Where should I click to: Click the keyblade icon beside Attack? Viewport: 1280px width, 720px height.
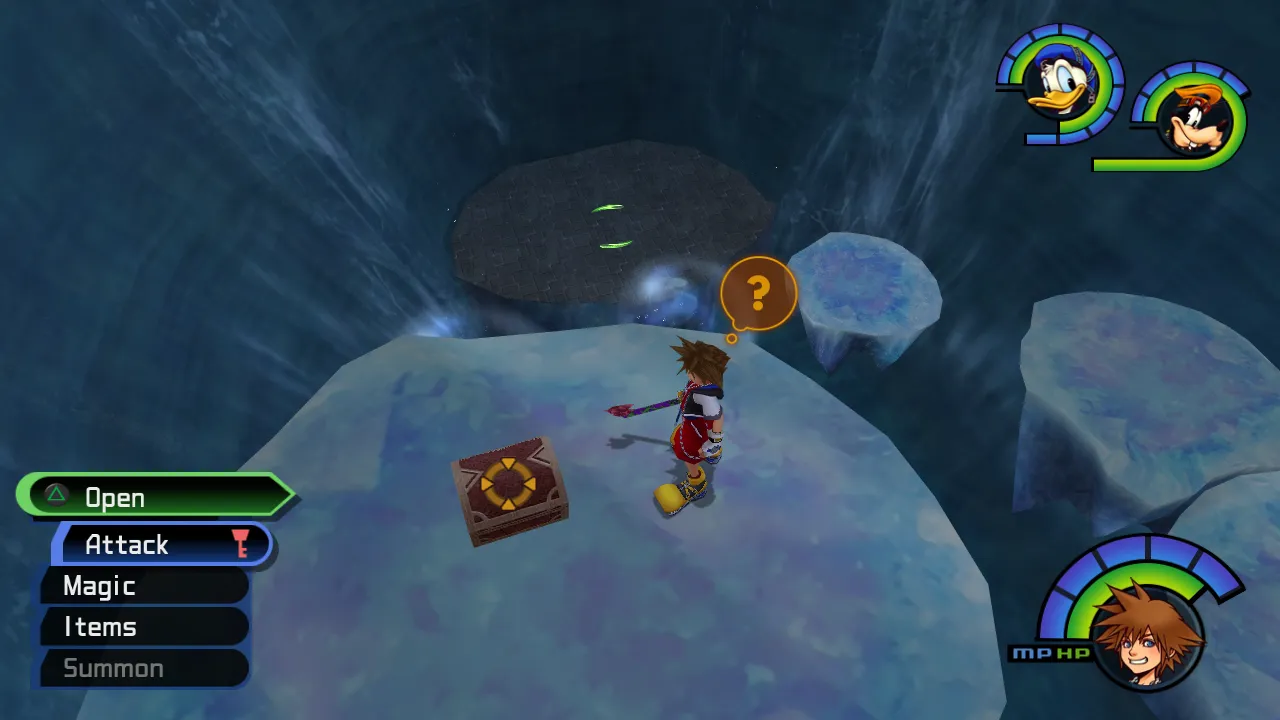point(240,545)
